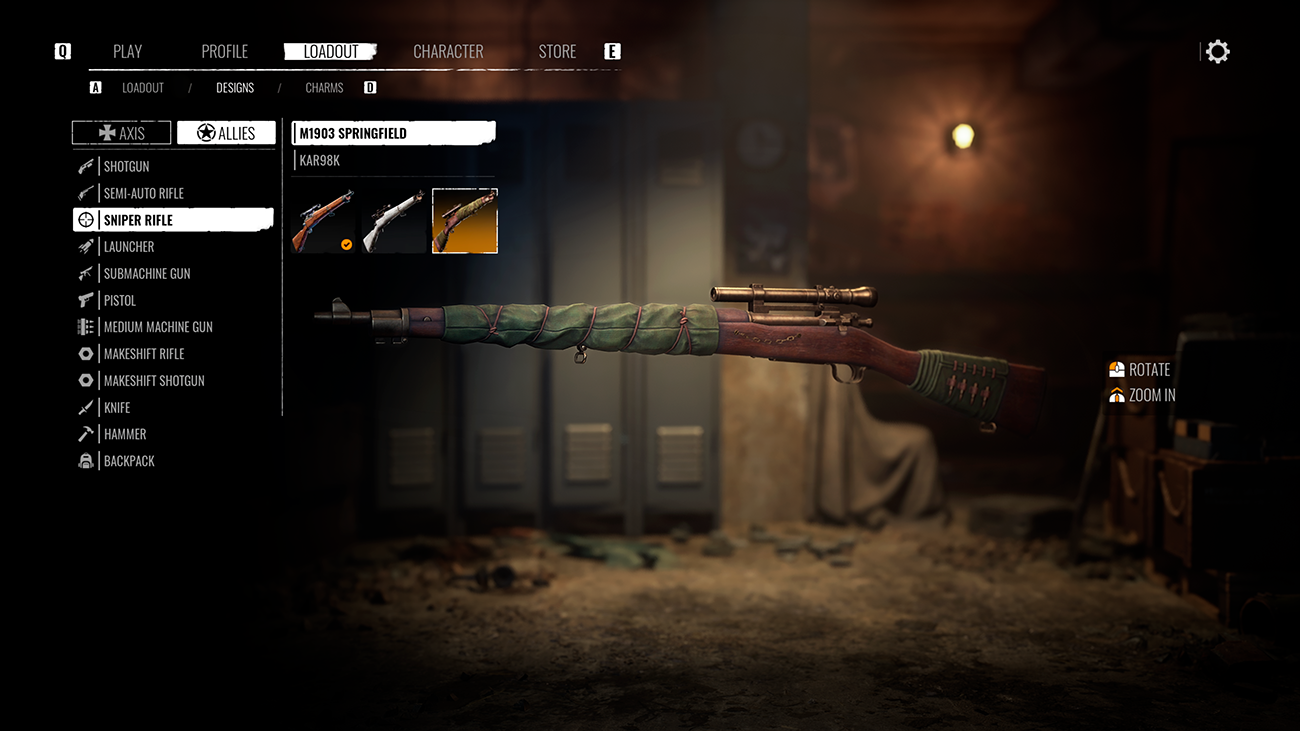The image size is (1300, 731).
Task: Select the Semi-Auto Rifle icon
Action: point(86,193)
